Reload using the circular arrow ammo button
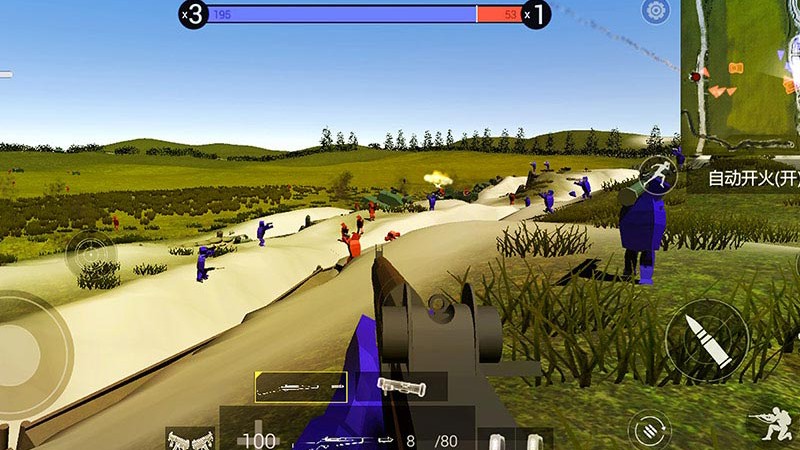This screenshot has width=800, height=450. click(649, 430)
